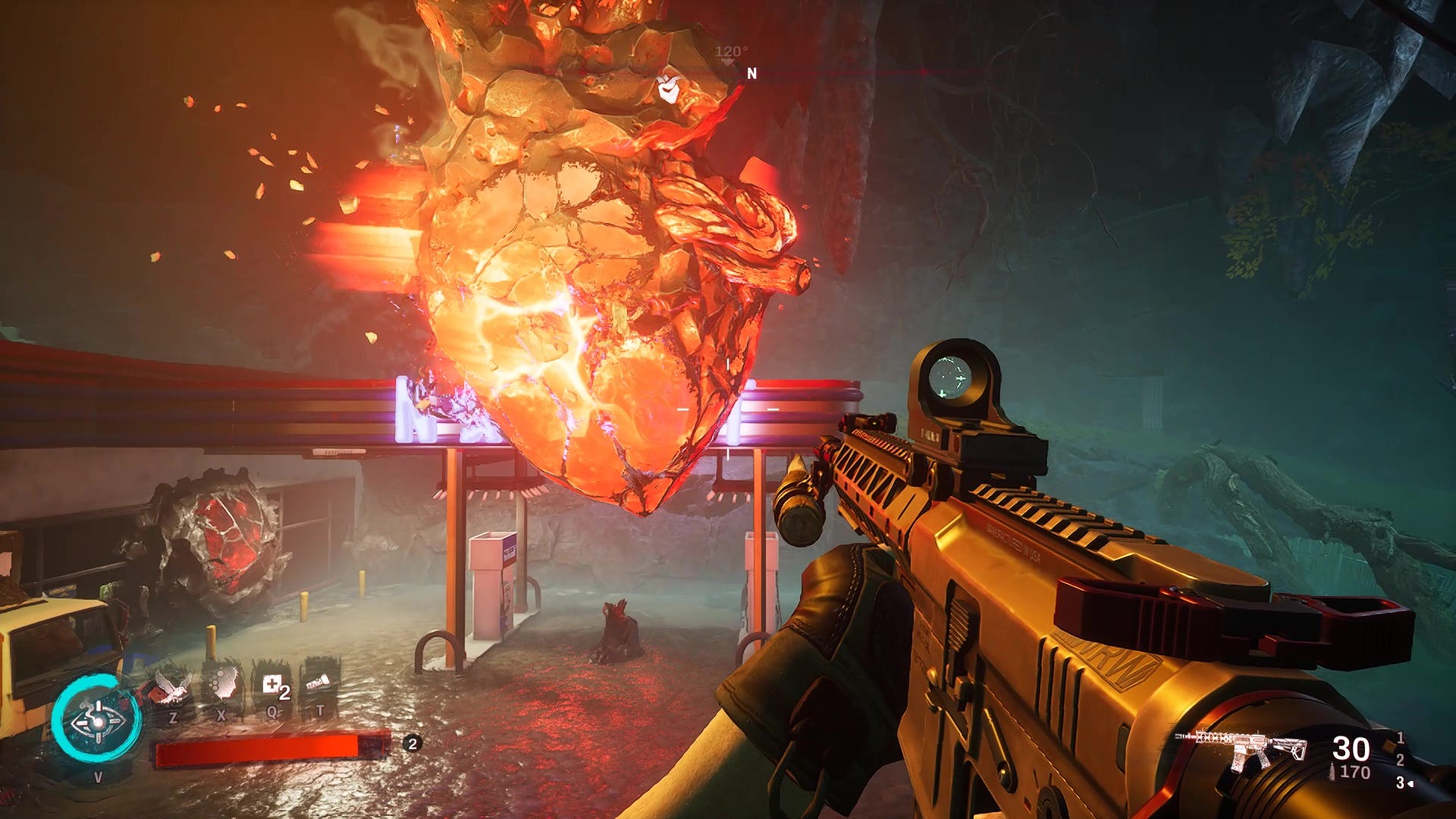Activate the glowing eye vampire-sight ability
Viewport: 1456px width, 819px height.
click(x=96, y=719)
